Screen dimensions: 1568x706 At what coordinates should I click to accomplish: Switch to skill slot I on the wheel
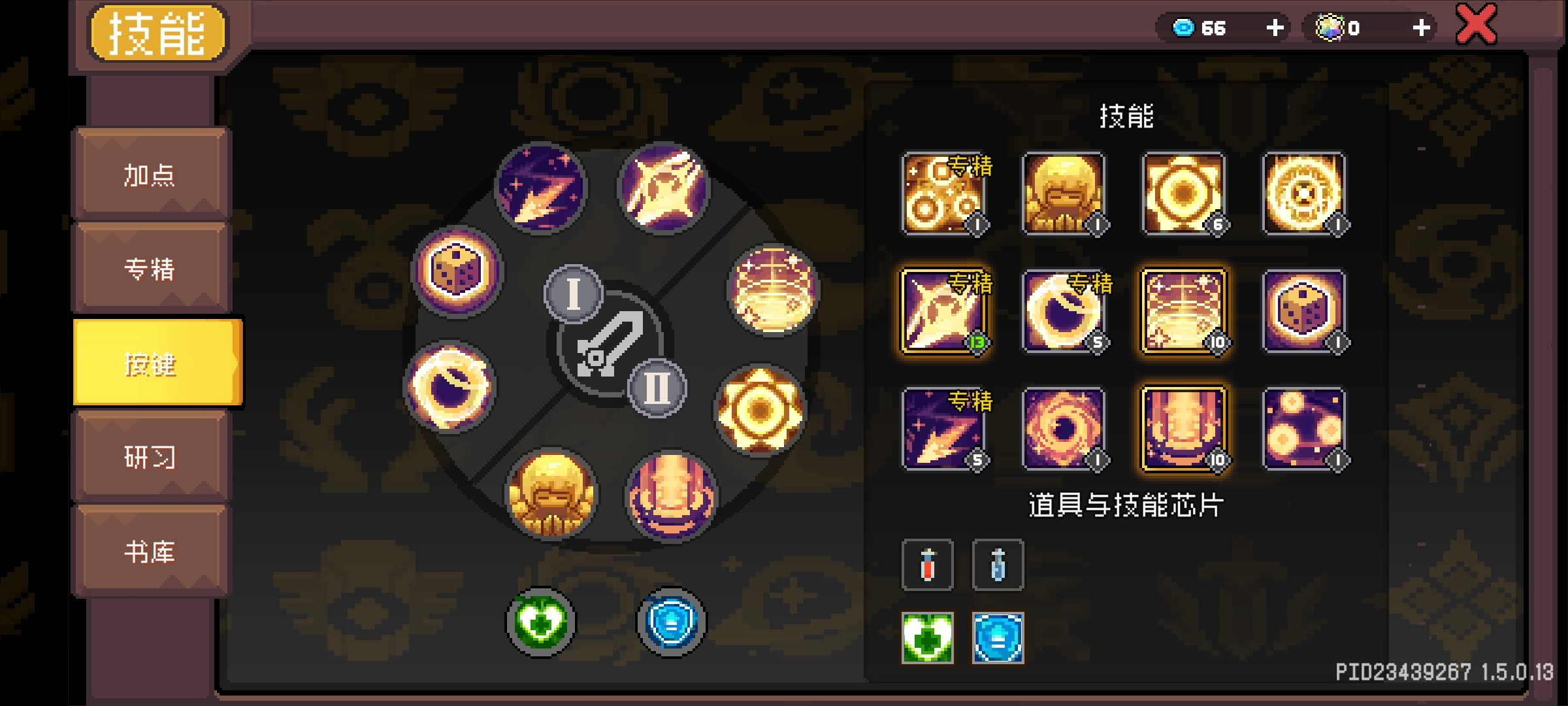click(574, 295)
